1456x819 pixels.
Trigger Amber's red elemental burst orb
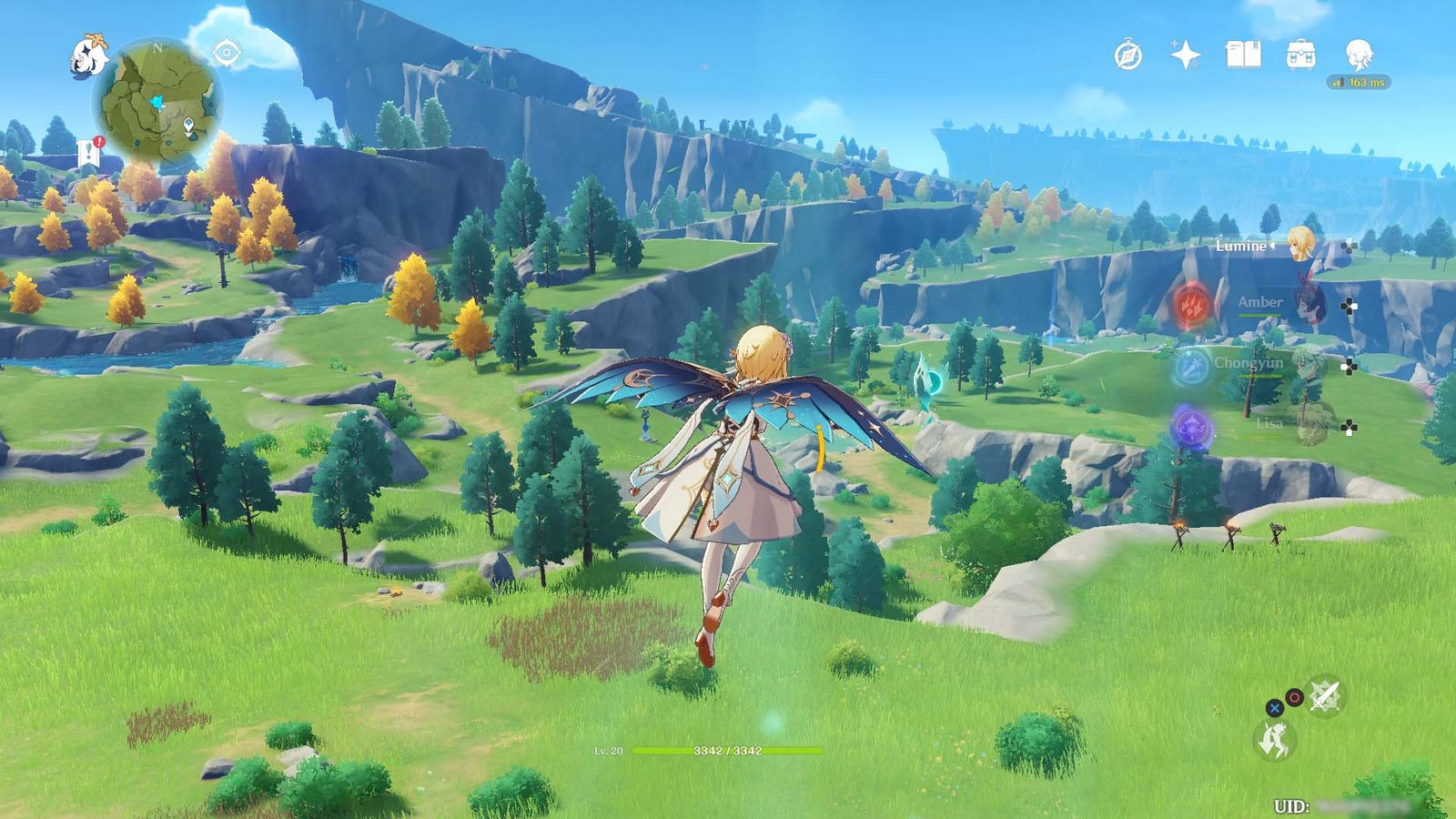(1192, 305)
